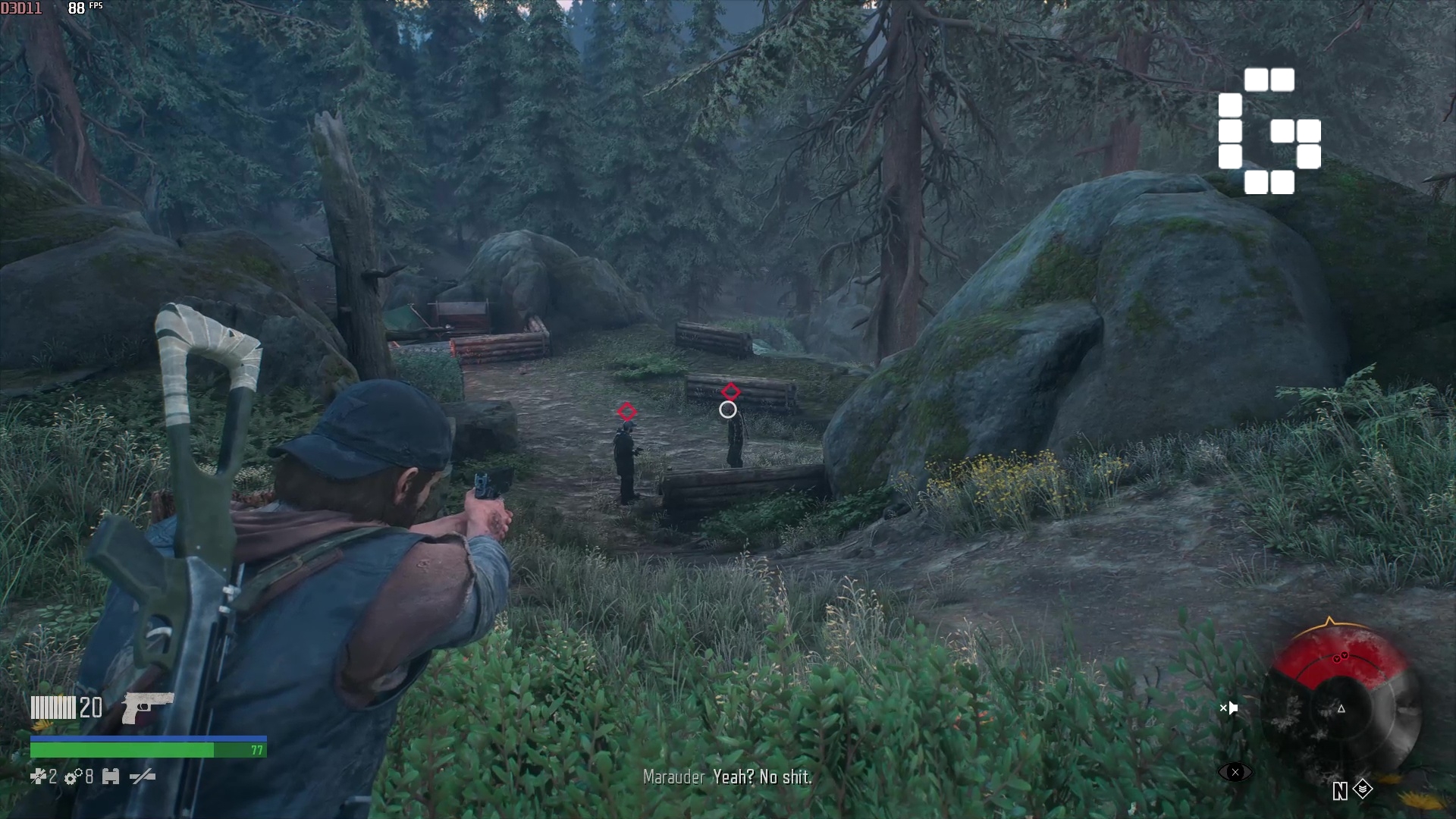Select the medkit pouch icon
1456x819 pixels.
click(x=111, y=777)
